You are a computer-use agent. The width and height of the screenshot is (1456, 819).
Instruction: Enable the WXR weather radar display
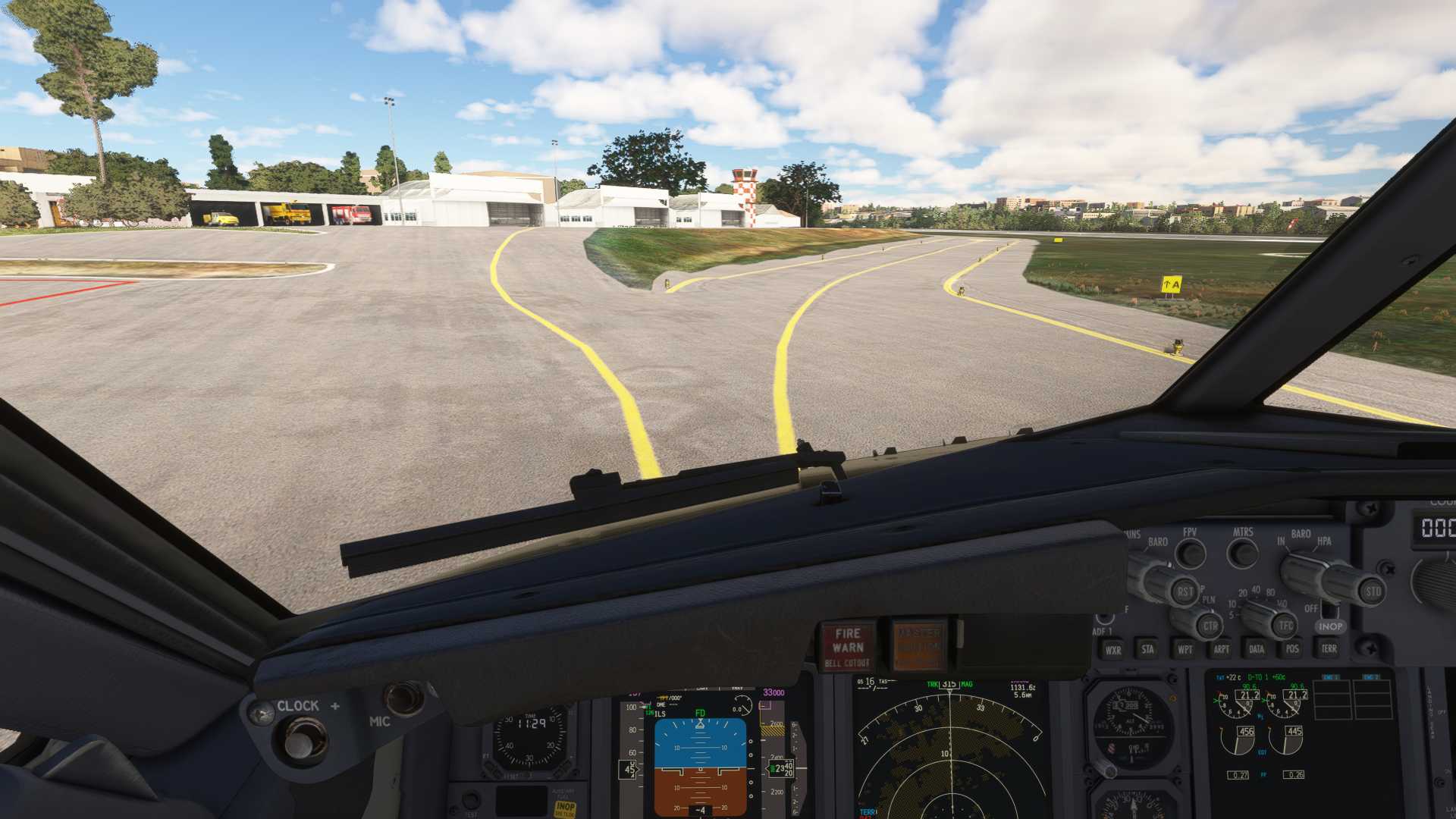[1112, 649]
